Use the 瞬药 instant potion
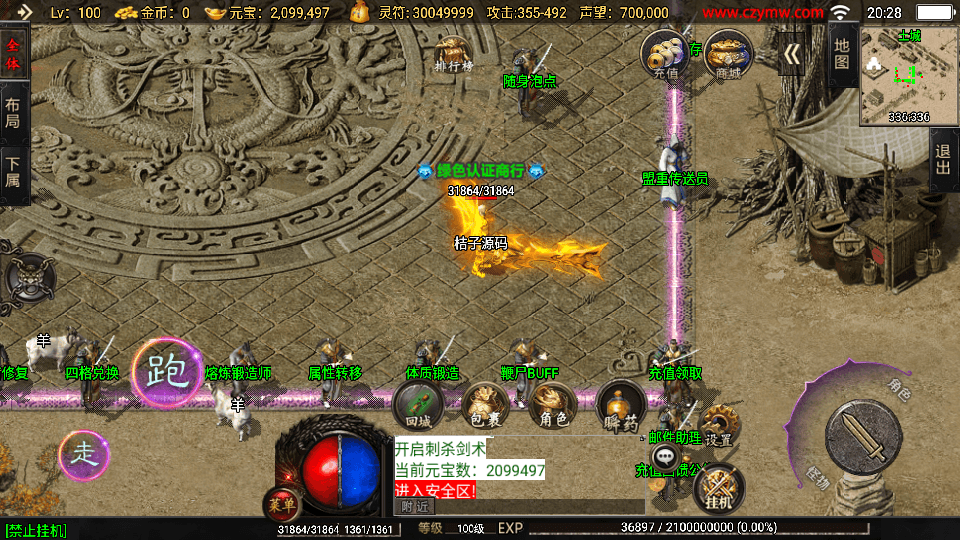Image resolution: width=960 pixels, height=540 pixels. [x=620, y=406]
